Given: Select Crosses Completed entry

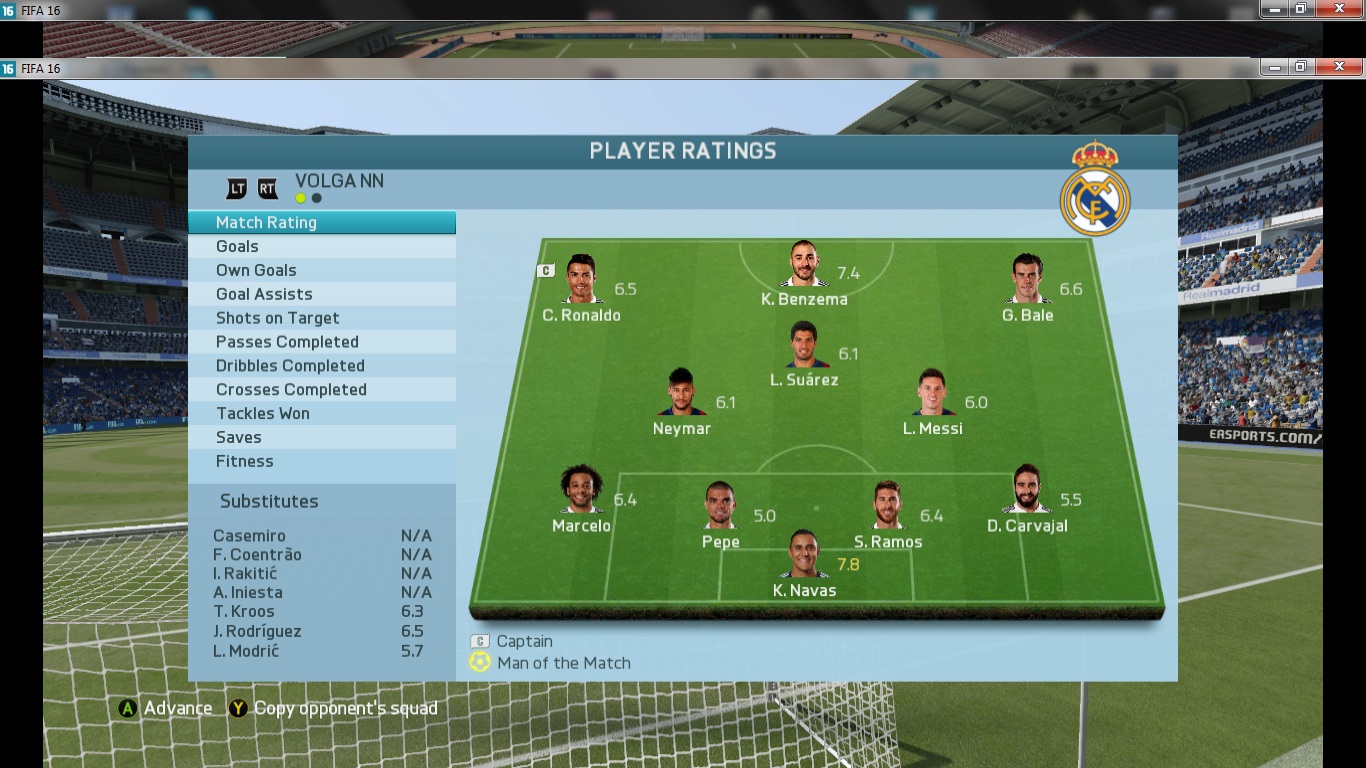Looking at the screenshot, I should click(x=321, y=390).
